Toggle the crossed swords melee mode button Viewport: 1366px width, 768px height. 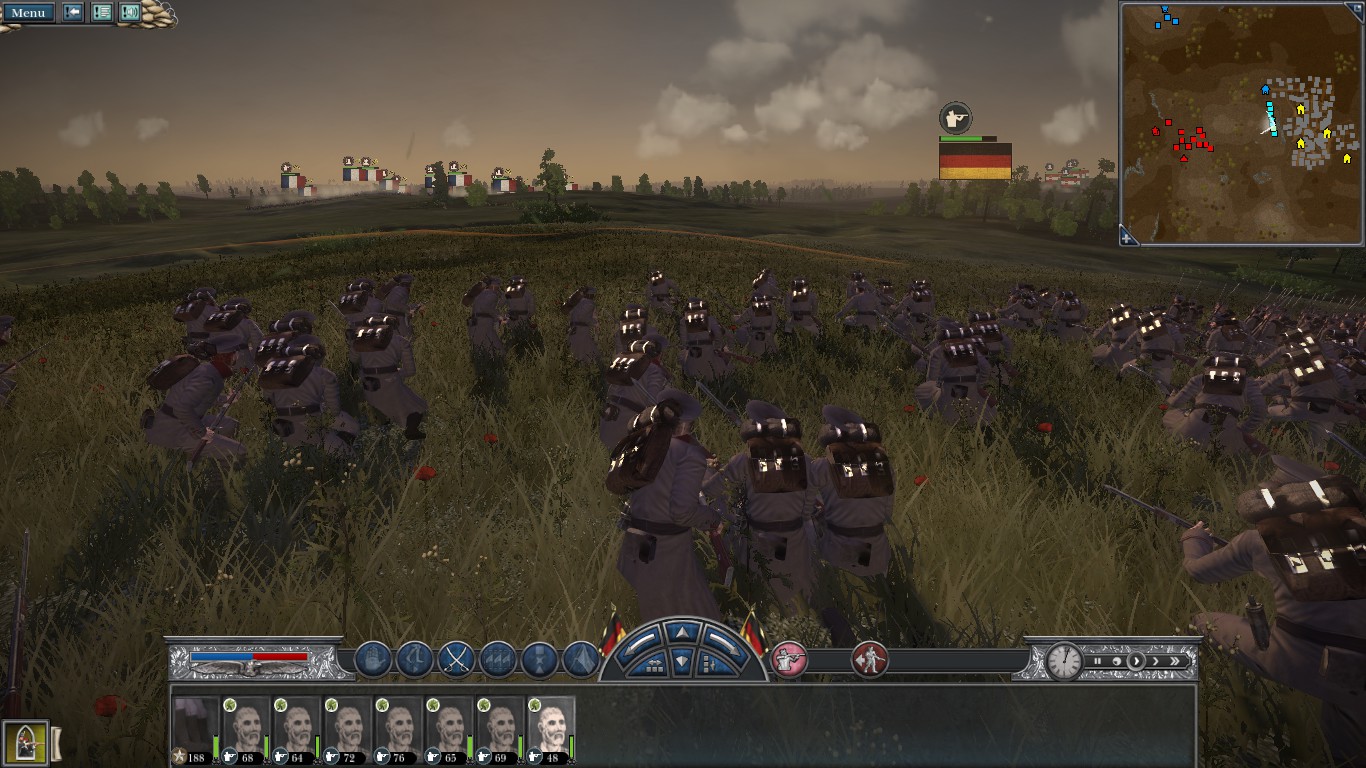(456, 660)
